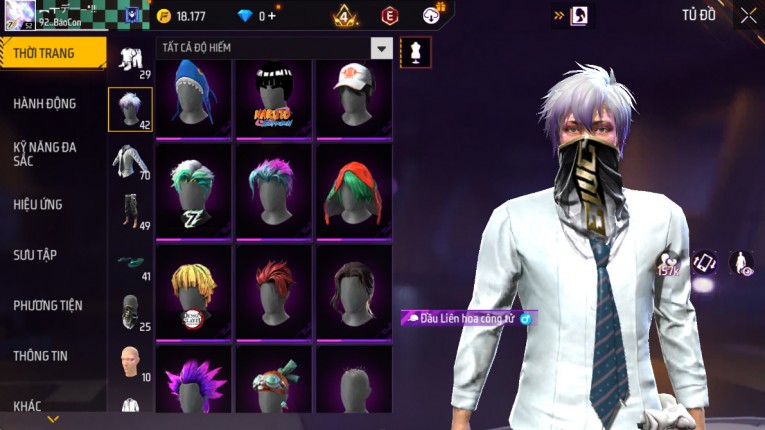This screenshot has height=430, width=765.
Task: Select the Hiệu Ứng category
Action: point(38,204)
